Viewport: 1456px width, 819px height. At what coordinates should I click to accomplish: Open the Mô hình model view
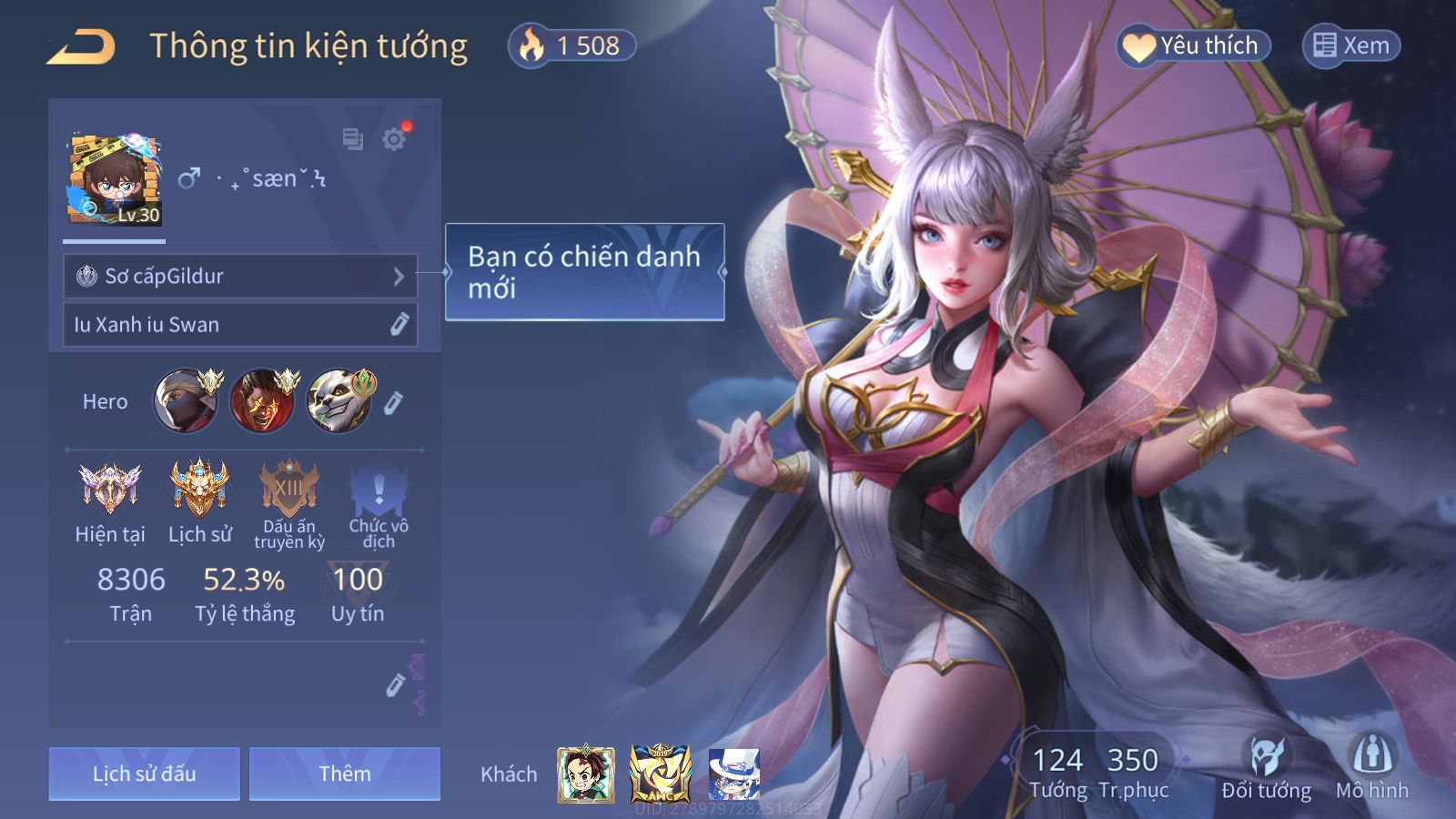tap(1371, 767)
